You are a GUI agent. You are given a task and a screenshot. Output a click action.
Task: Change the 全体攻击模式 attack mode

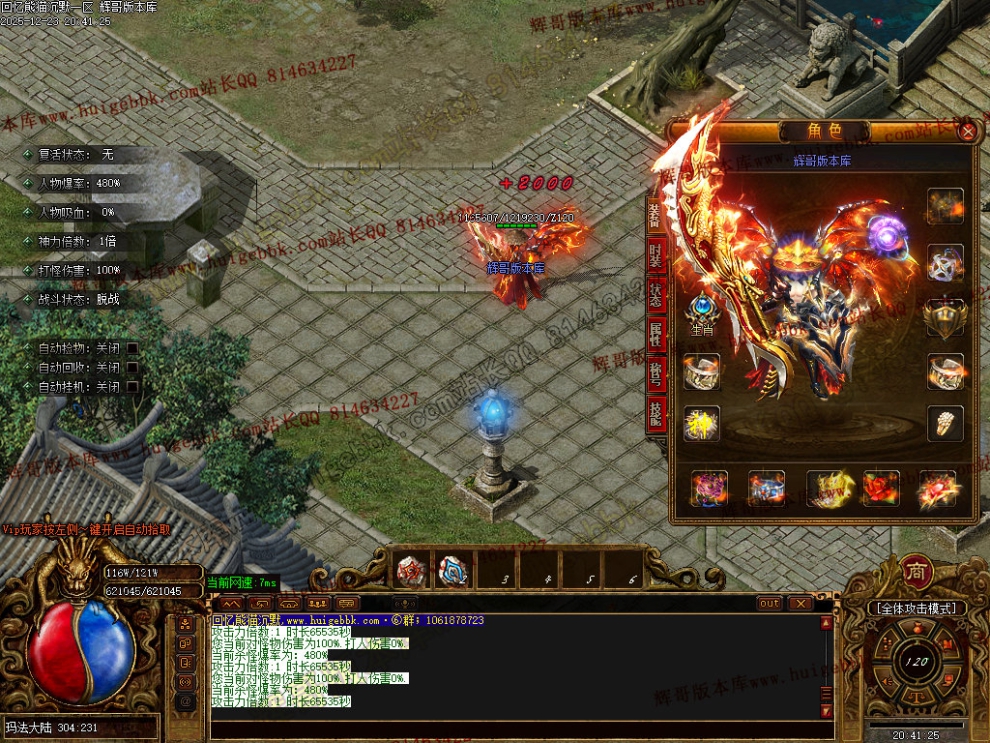pyautogui.click(x=916, y=608)
